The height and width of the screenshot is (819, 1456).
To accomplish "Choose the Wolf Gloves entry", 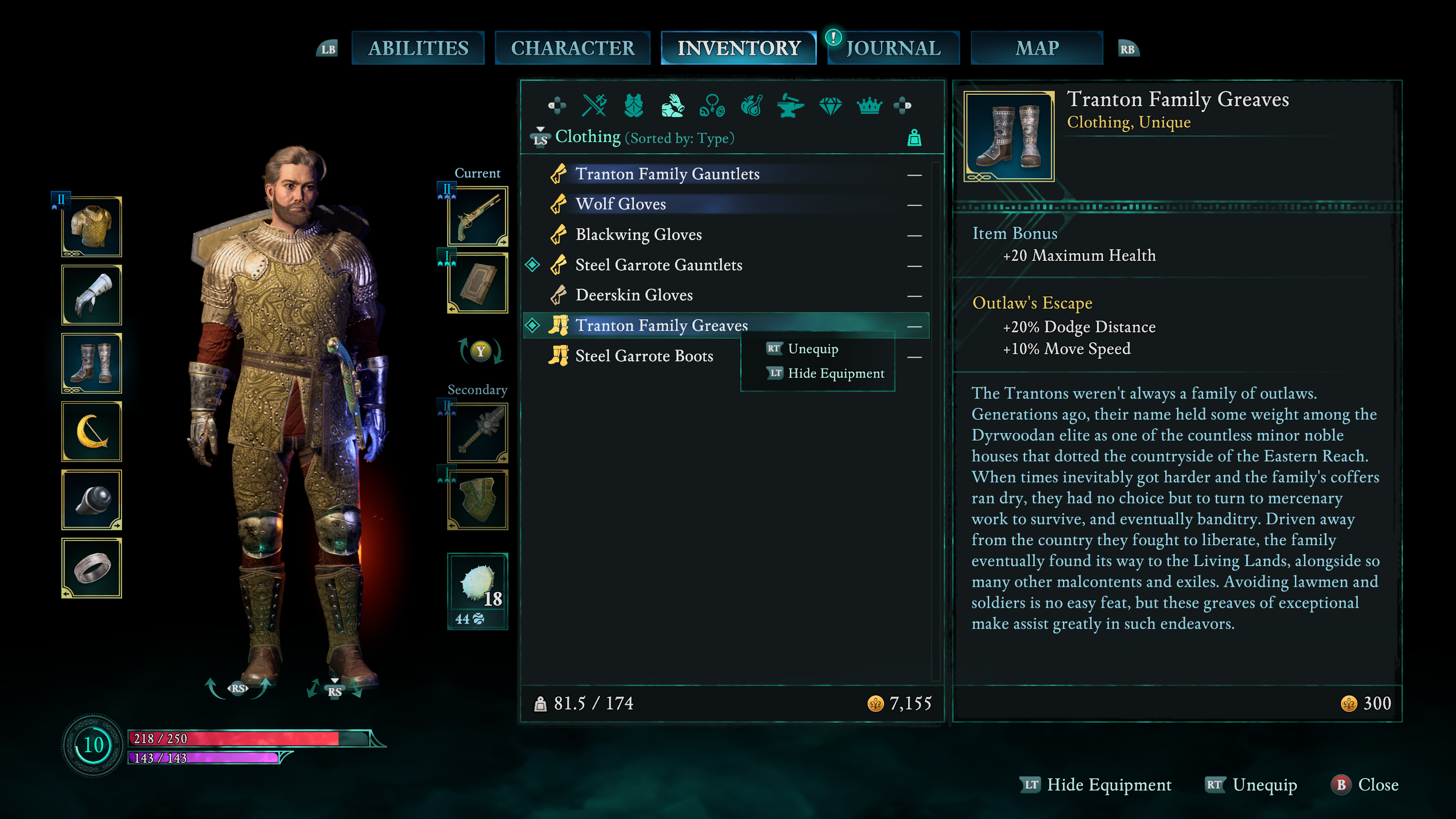I will click(x=620, y=204).
